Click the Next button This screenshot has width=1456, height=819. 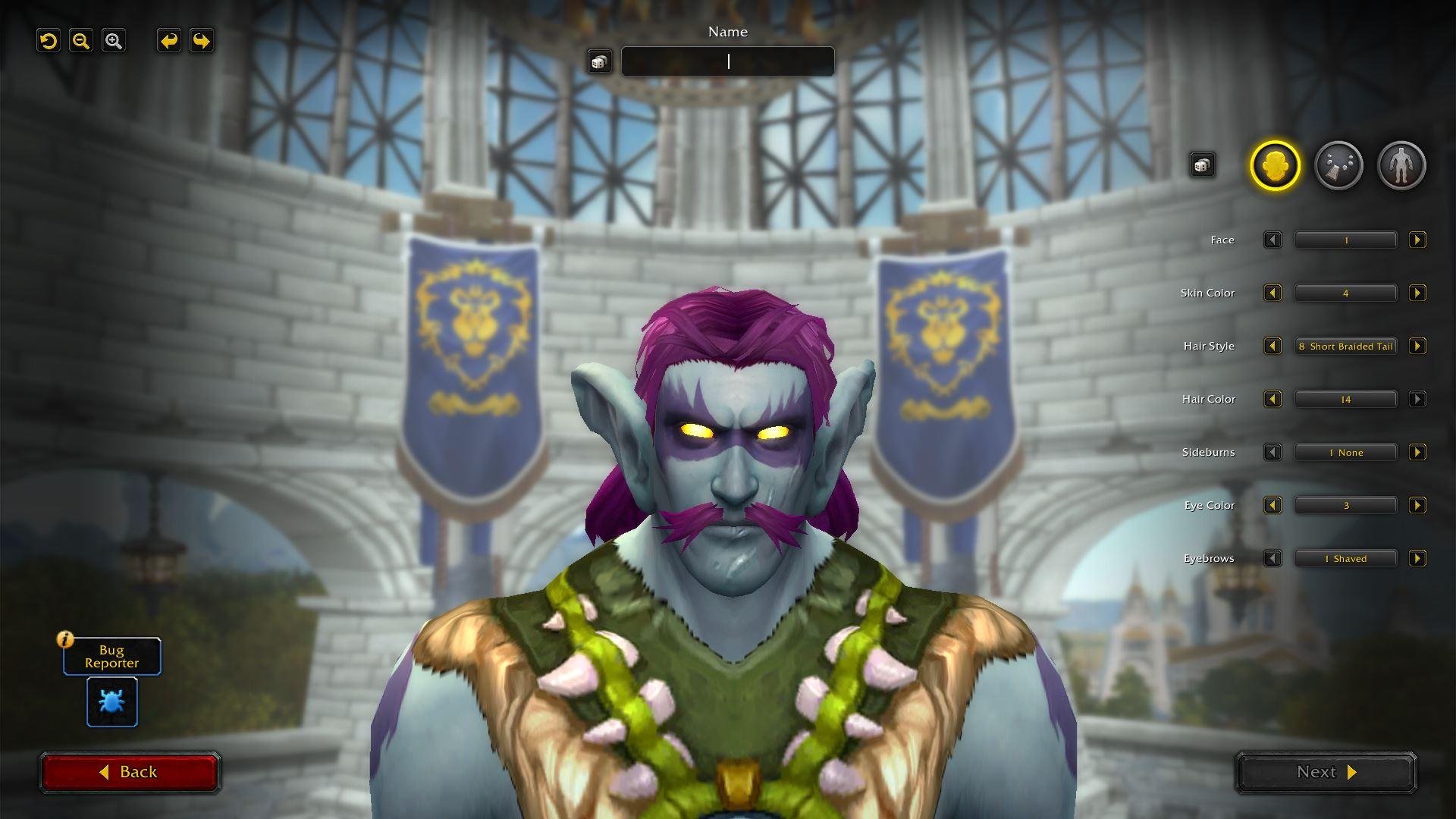[x=1325, y=772]
